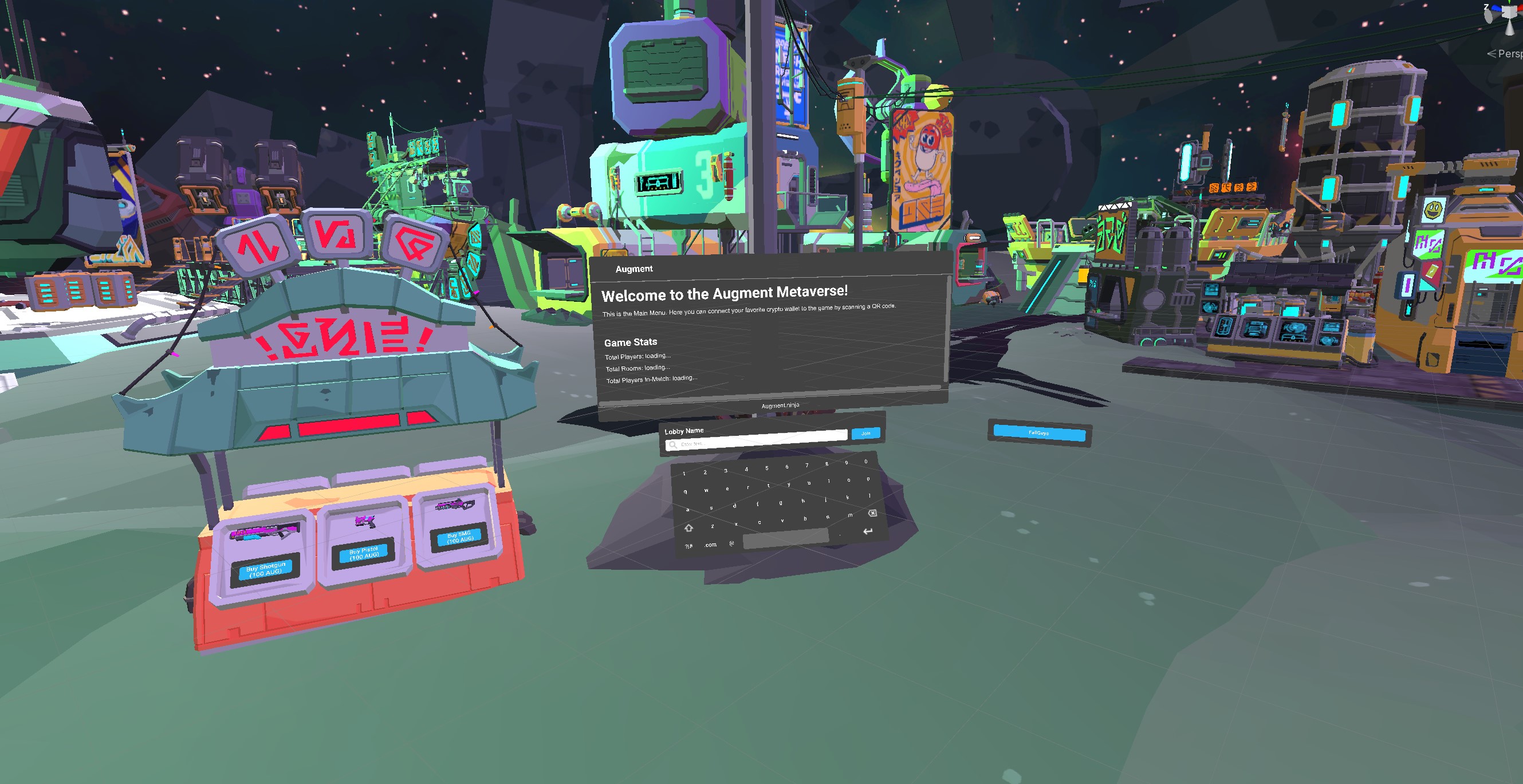Type the .com shortcut key

(x=710, y=545)
